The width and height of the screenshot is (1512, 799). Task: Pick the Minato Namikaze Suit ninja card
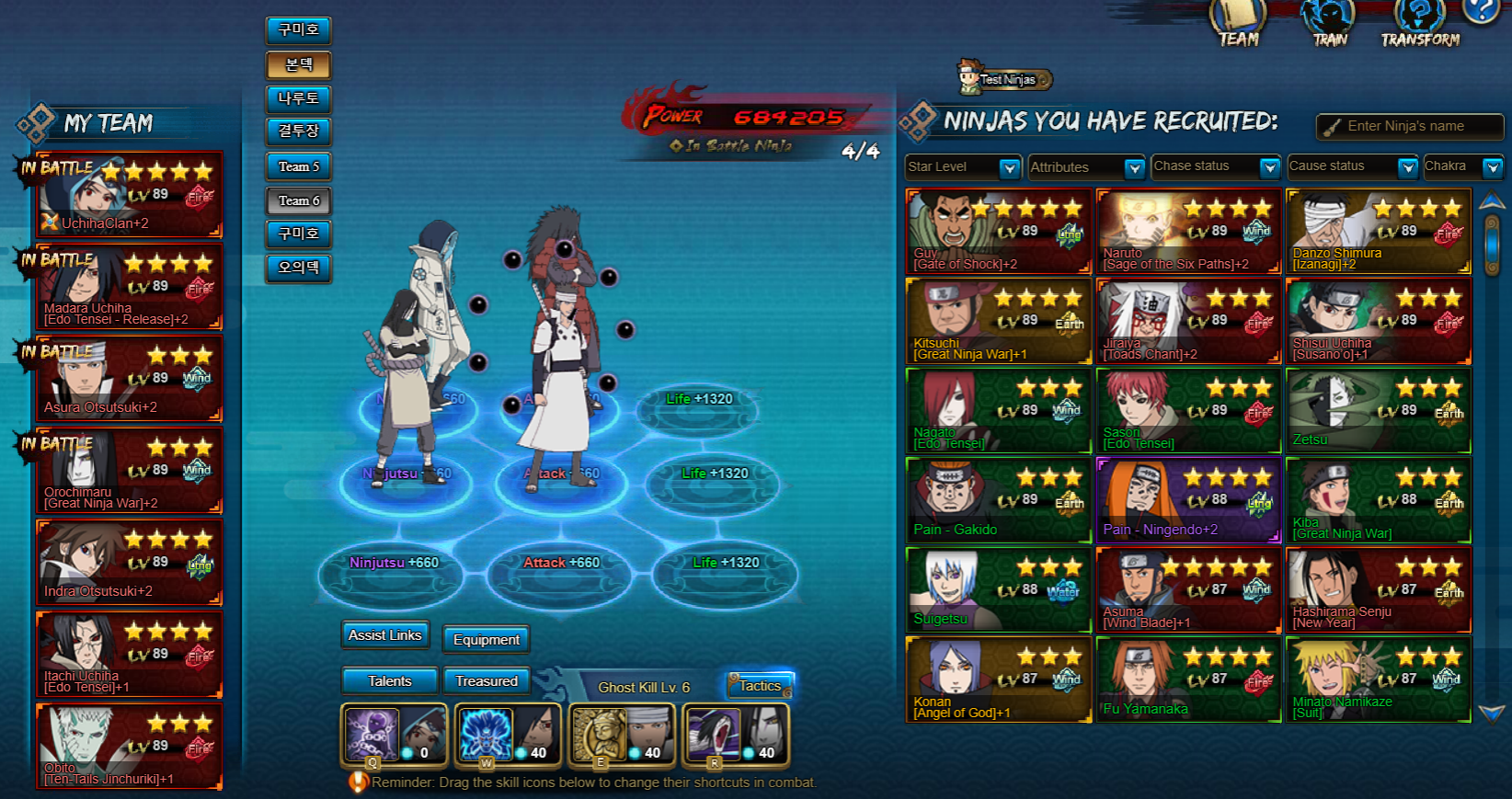click(x=1377, y=680)
